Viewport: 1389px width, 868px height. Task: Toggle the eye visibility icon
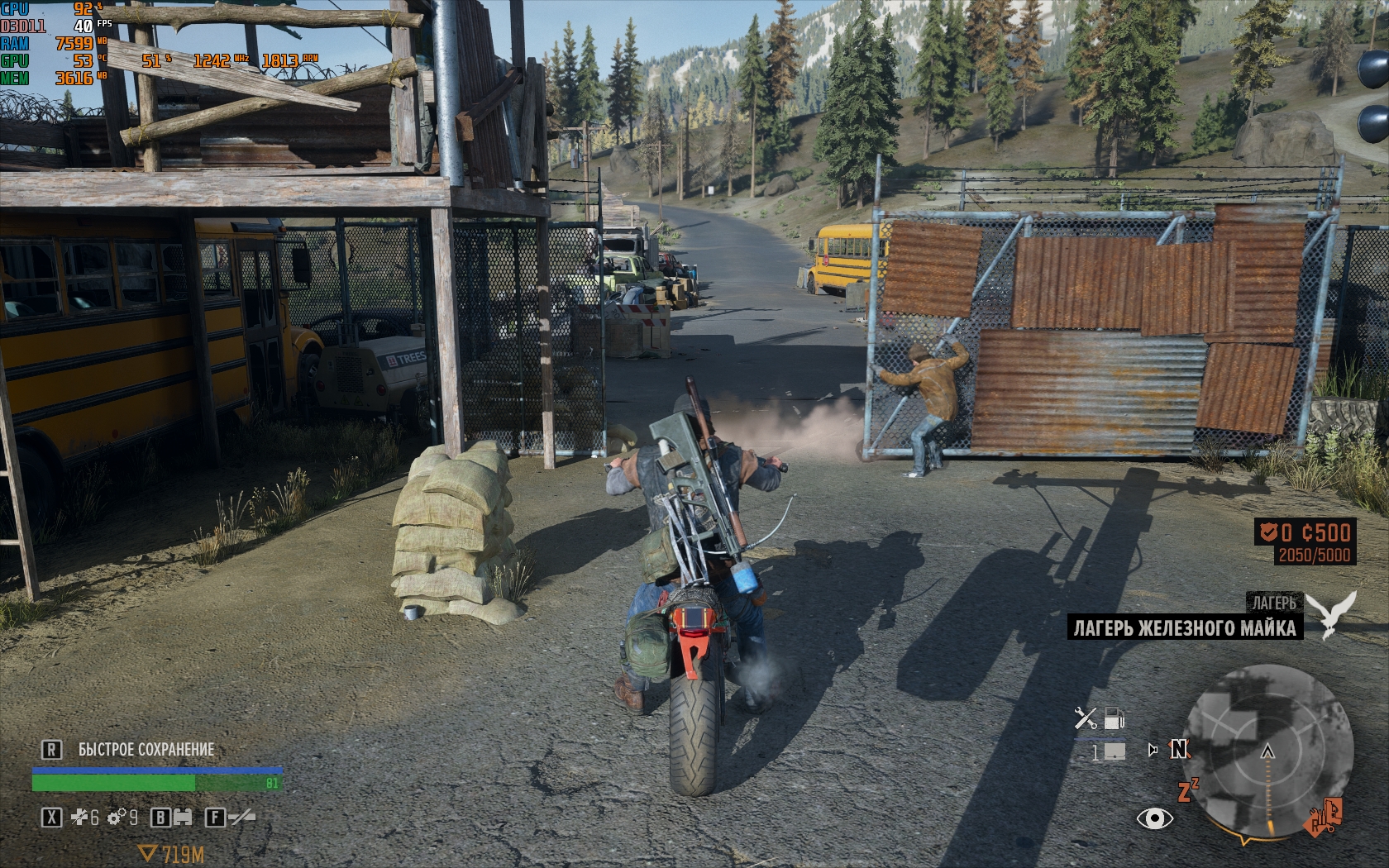tap(1154, 818)
